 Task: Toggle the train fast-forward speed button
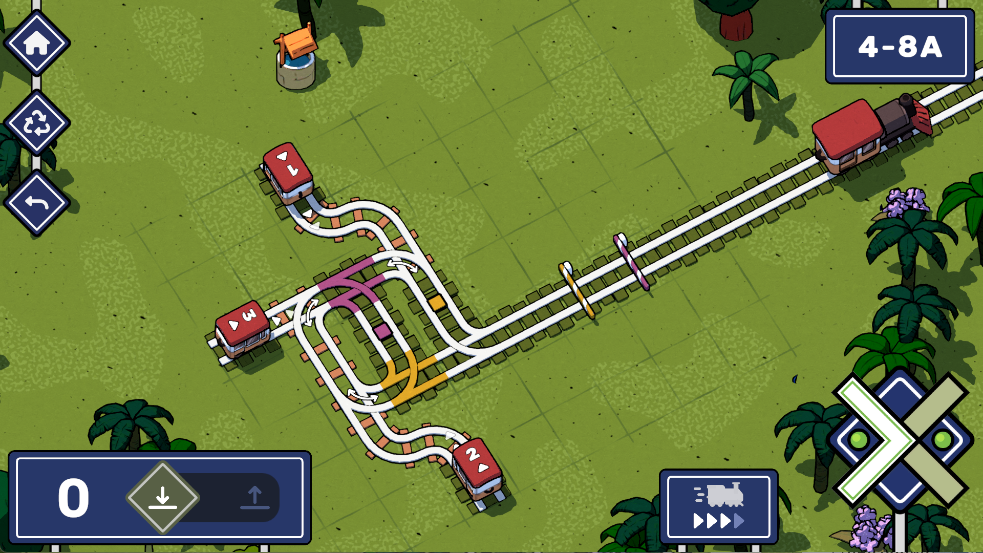coord(718,506)
